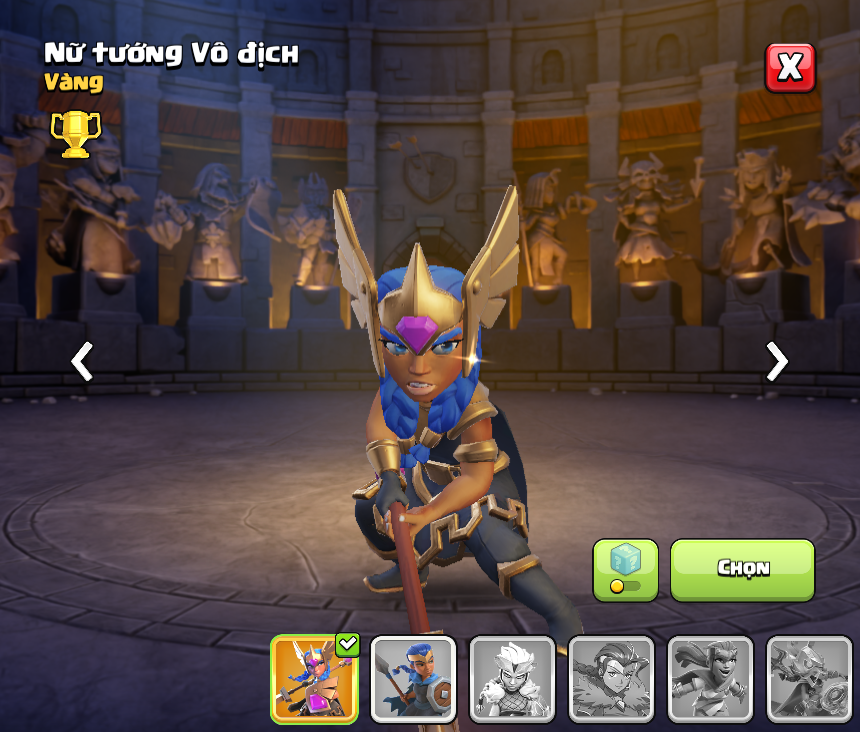
Task: Close the skin selection screen
Action: (790, 68)
